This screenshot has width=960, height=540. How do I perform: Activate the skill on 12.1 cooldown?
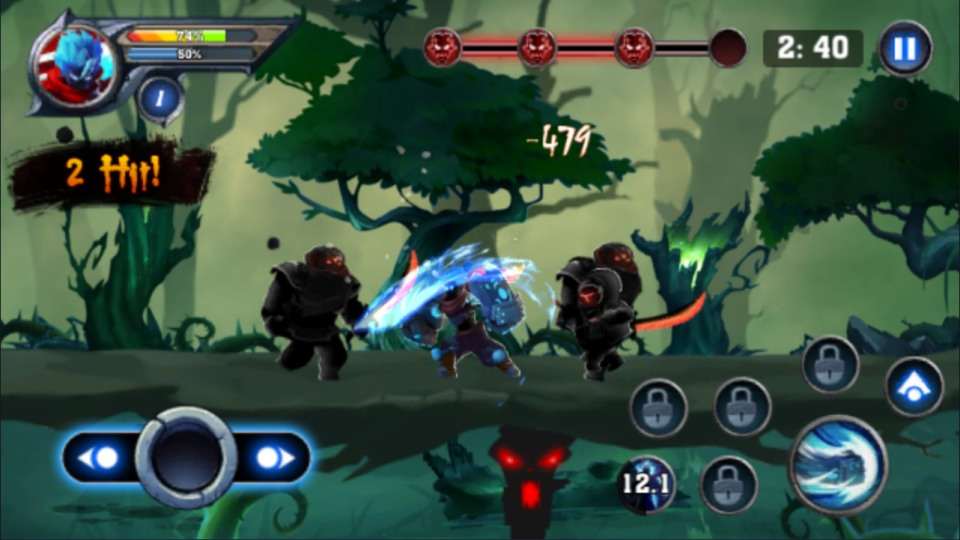pyautogui.click(x=646, y=485)
